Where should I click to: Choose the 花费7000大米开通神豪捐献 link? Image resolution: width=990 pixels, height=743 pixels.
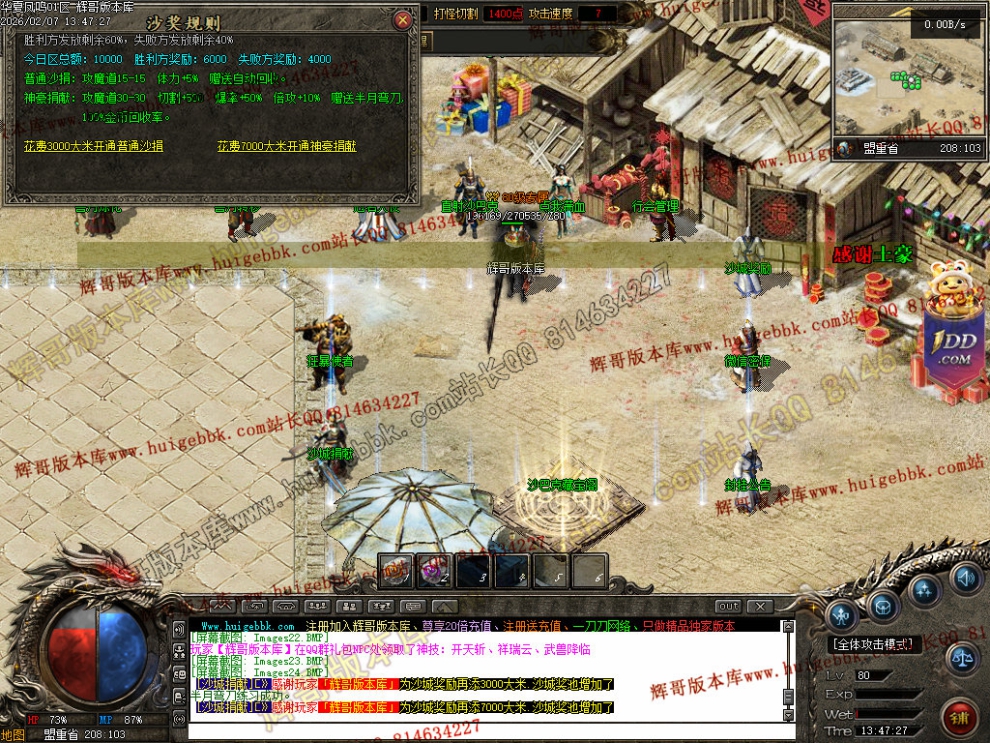click(x=286, y=146)
